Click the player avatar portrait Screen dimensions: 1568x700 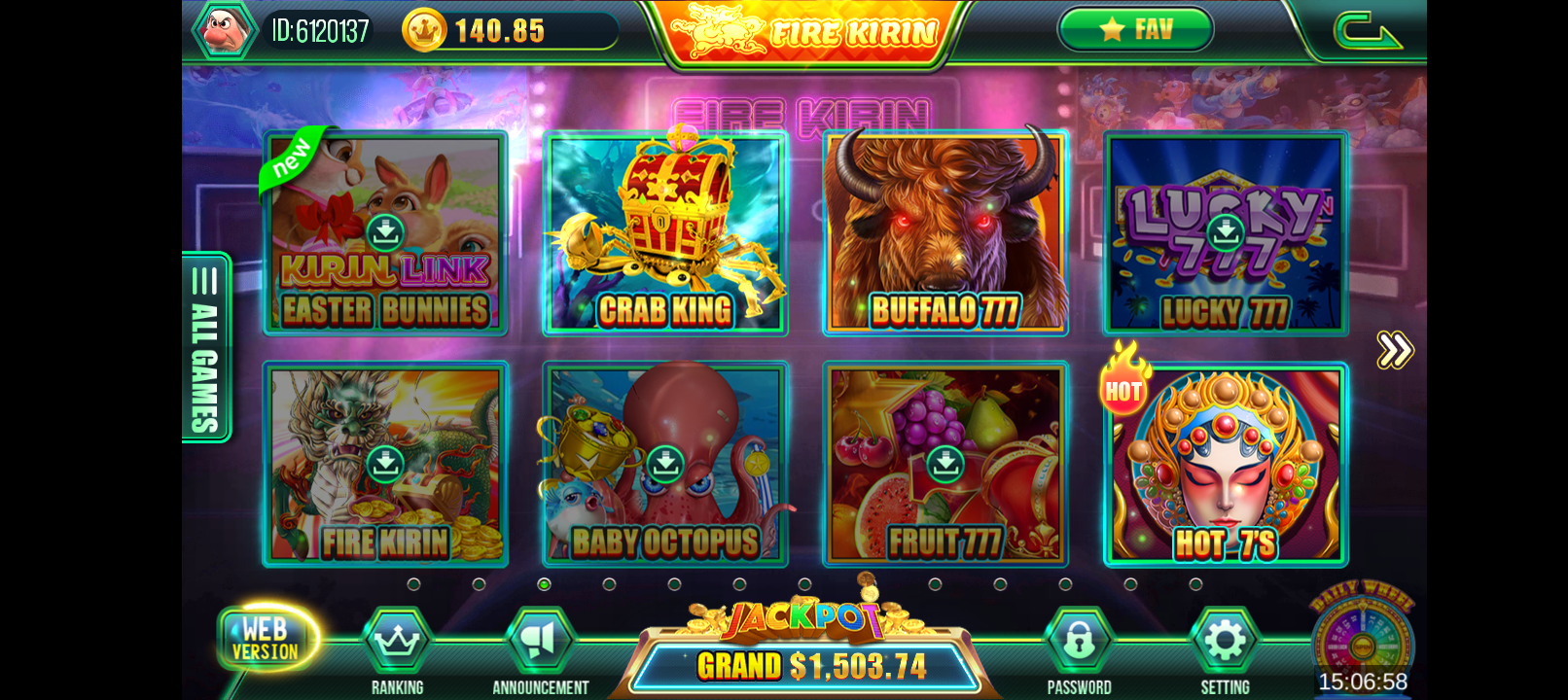pyautogui.click(x=225, y=29)
